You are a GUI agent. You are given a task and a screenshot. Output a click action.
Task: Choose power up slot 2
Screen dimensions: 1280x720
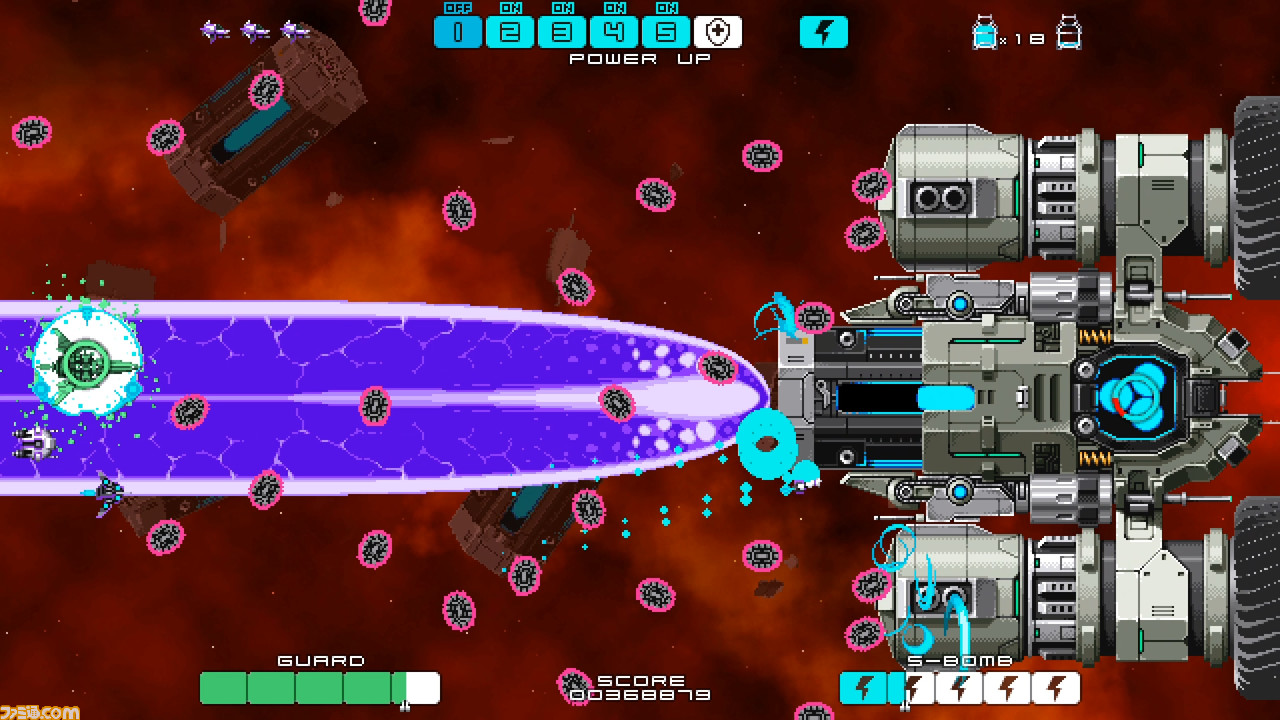coord(510,32)
